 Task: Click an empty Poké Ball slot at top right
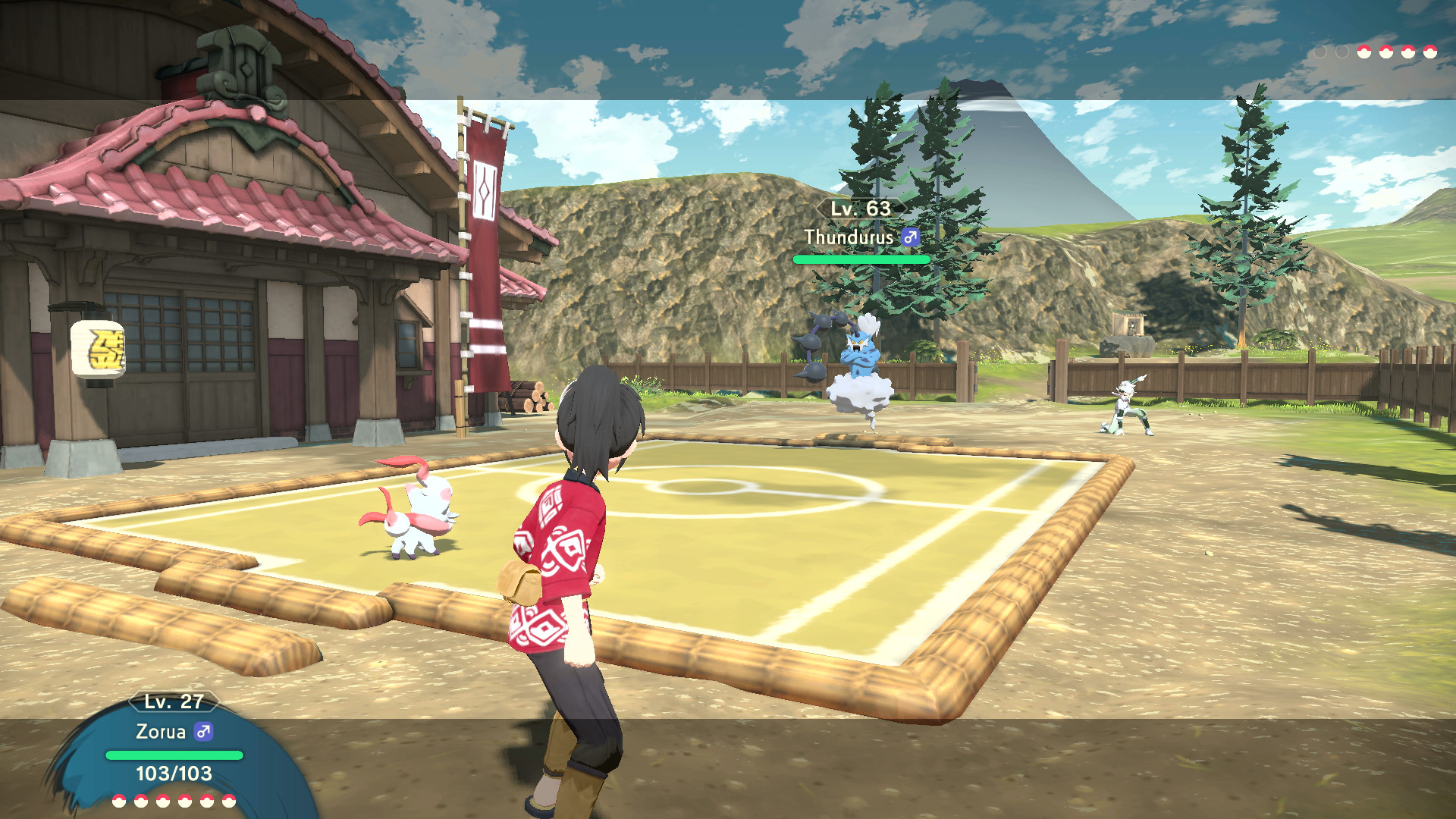pos(1319,51)
